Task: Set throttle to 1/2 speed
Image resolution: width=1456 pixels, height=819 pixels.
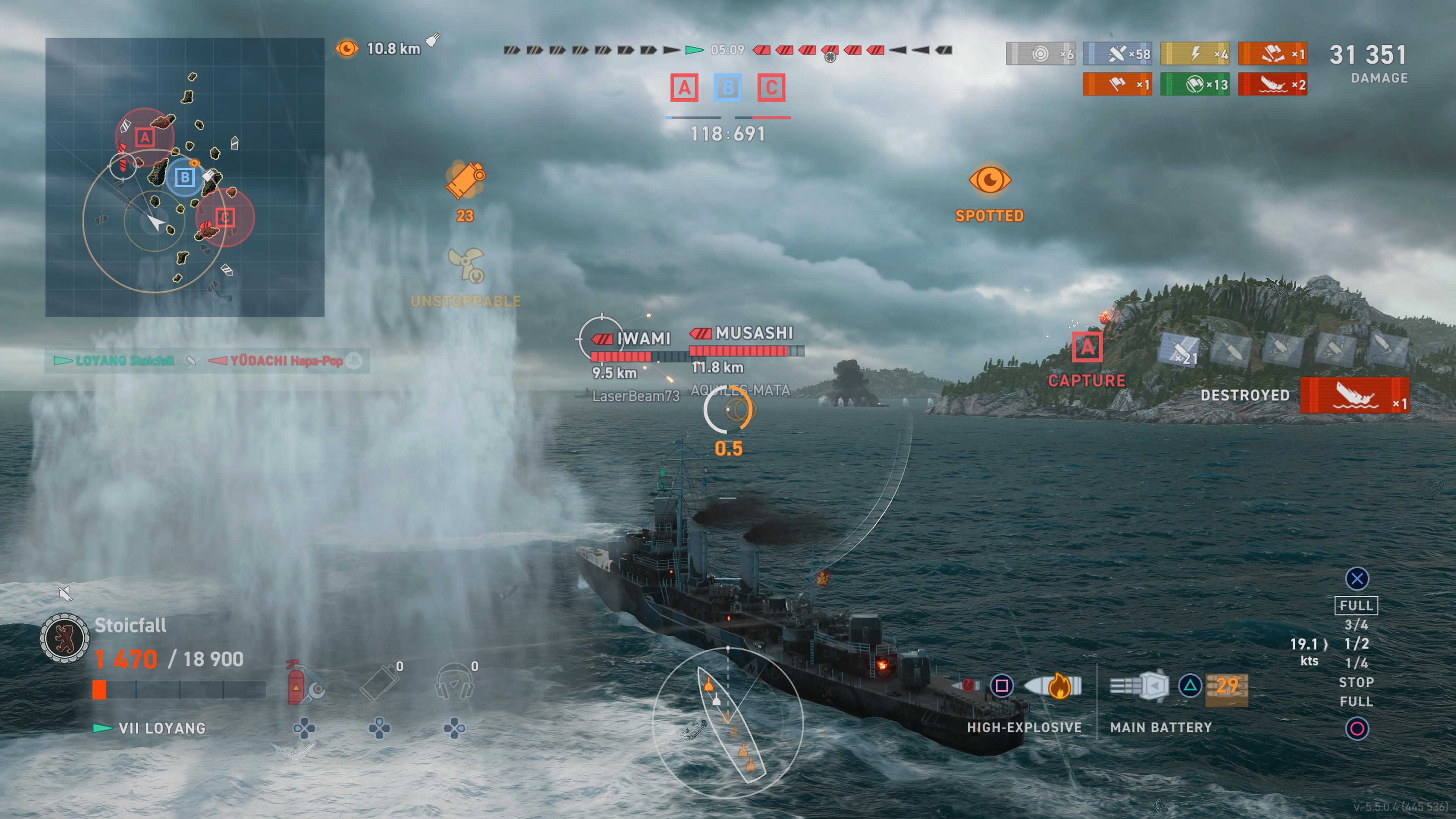Action: [x=1356, y=644]
